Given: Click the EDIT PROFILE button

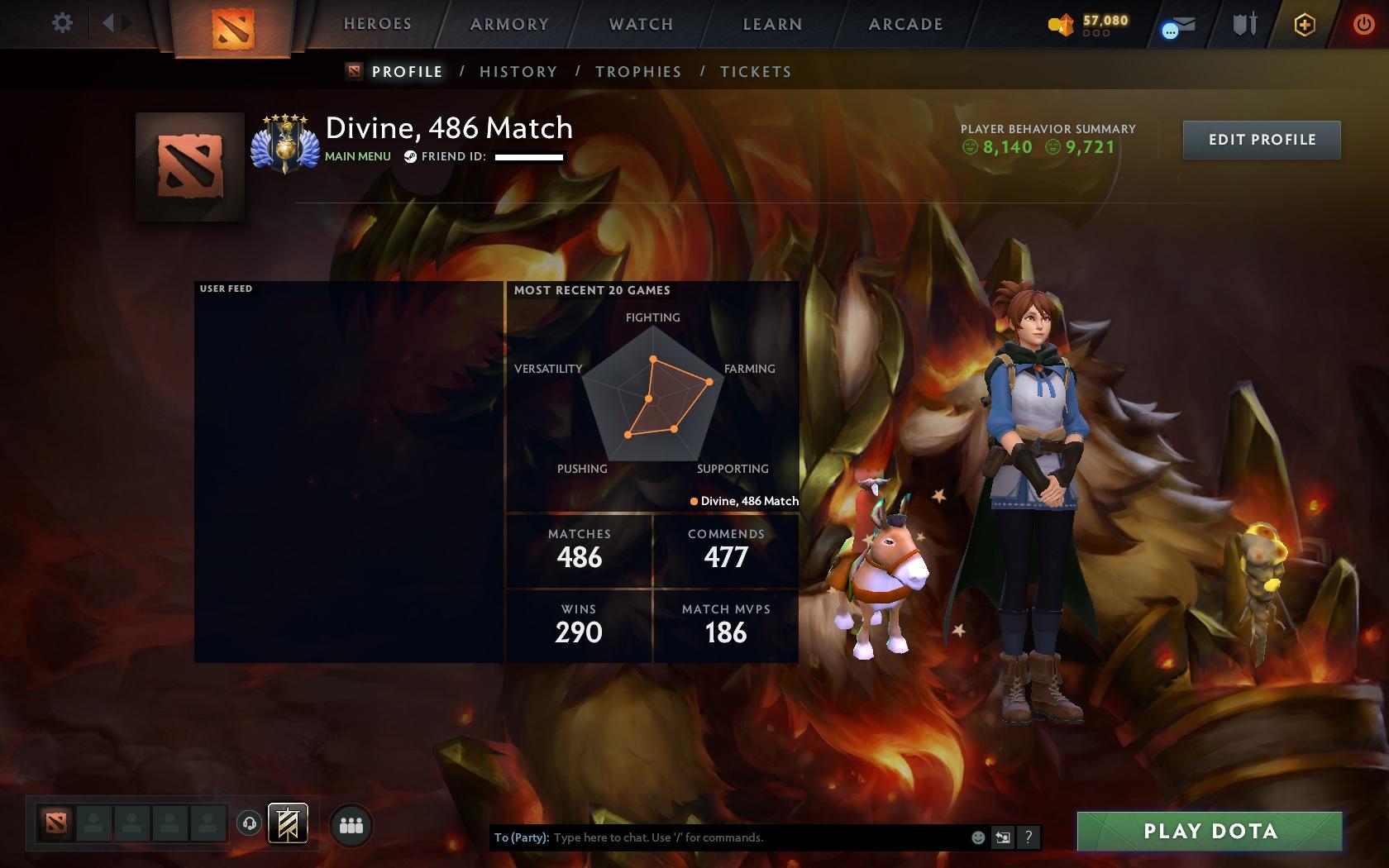Looking at the screenshot, I should pos(1261,140).
